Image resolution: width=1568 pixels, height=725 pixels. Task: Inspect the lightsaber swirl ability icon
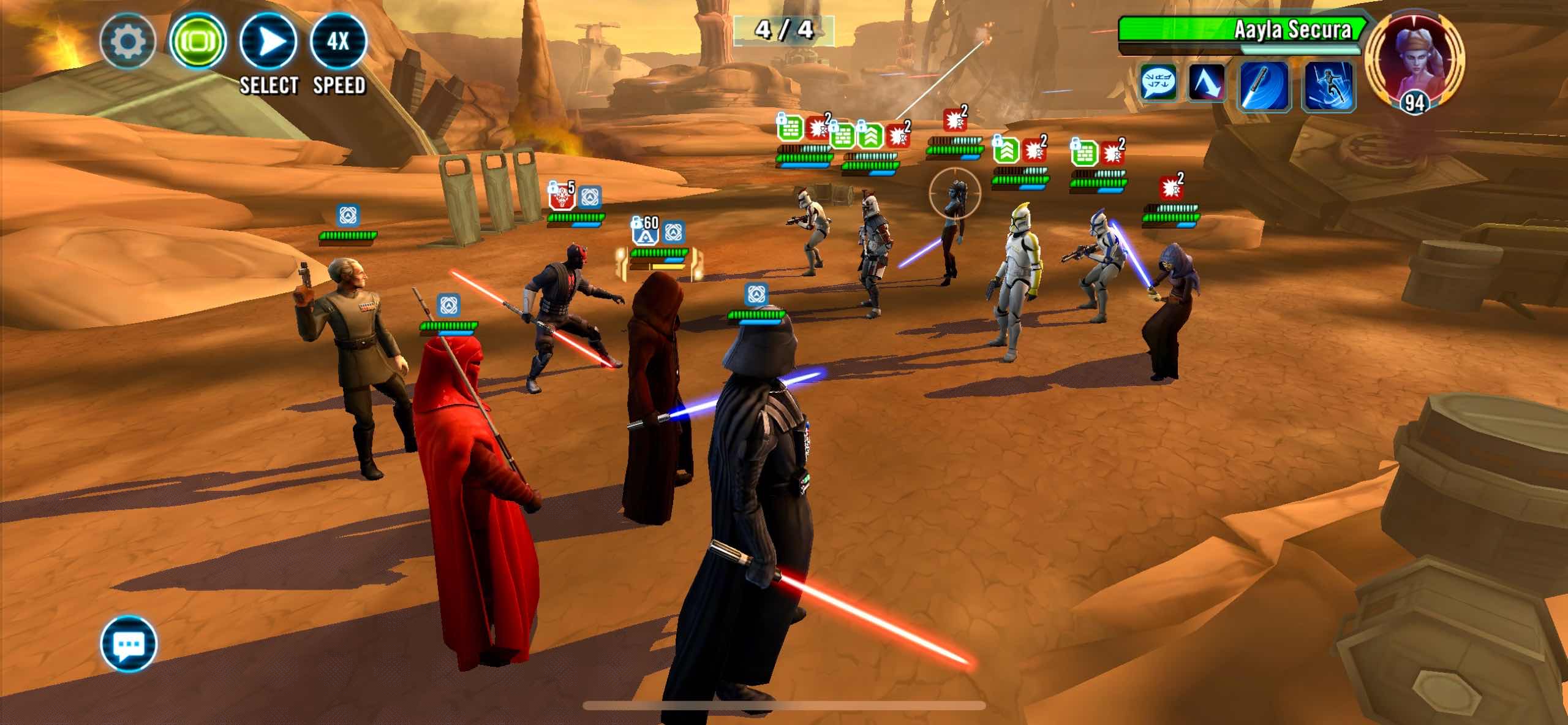point(1264,85)
